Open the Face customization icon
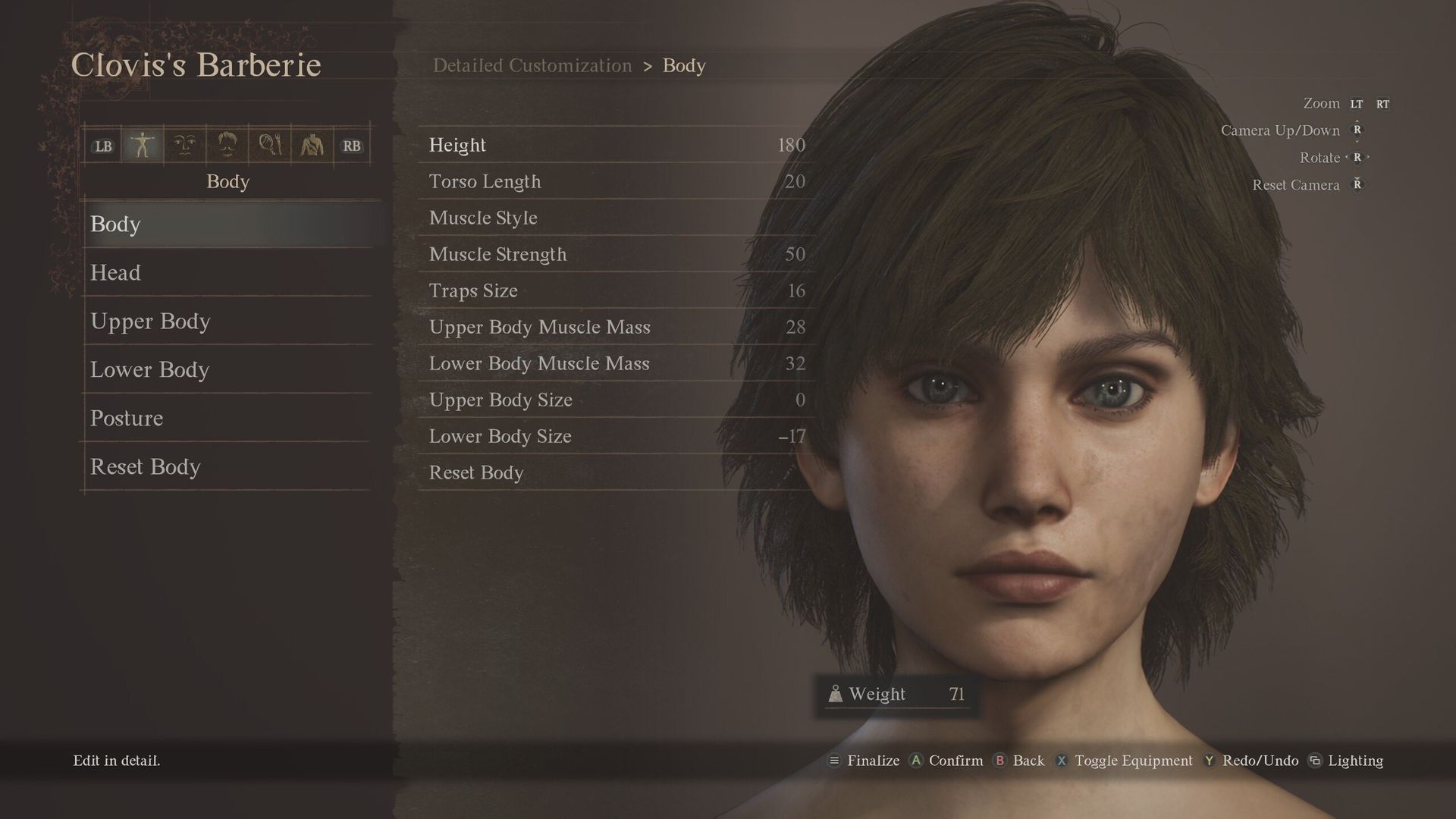This screenshot has height=819, width=1456. coord(185,145)
